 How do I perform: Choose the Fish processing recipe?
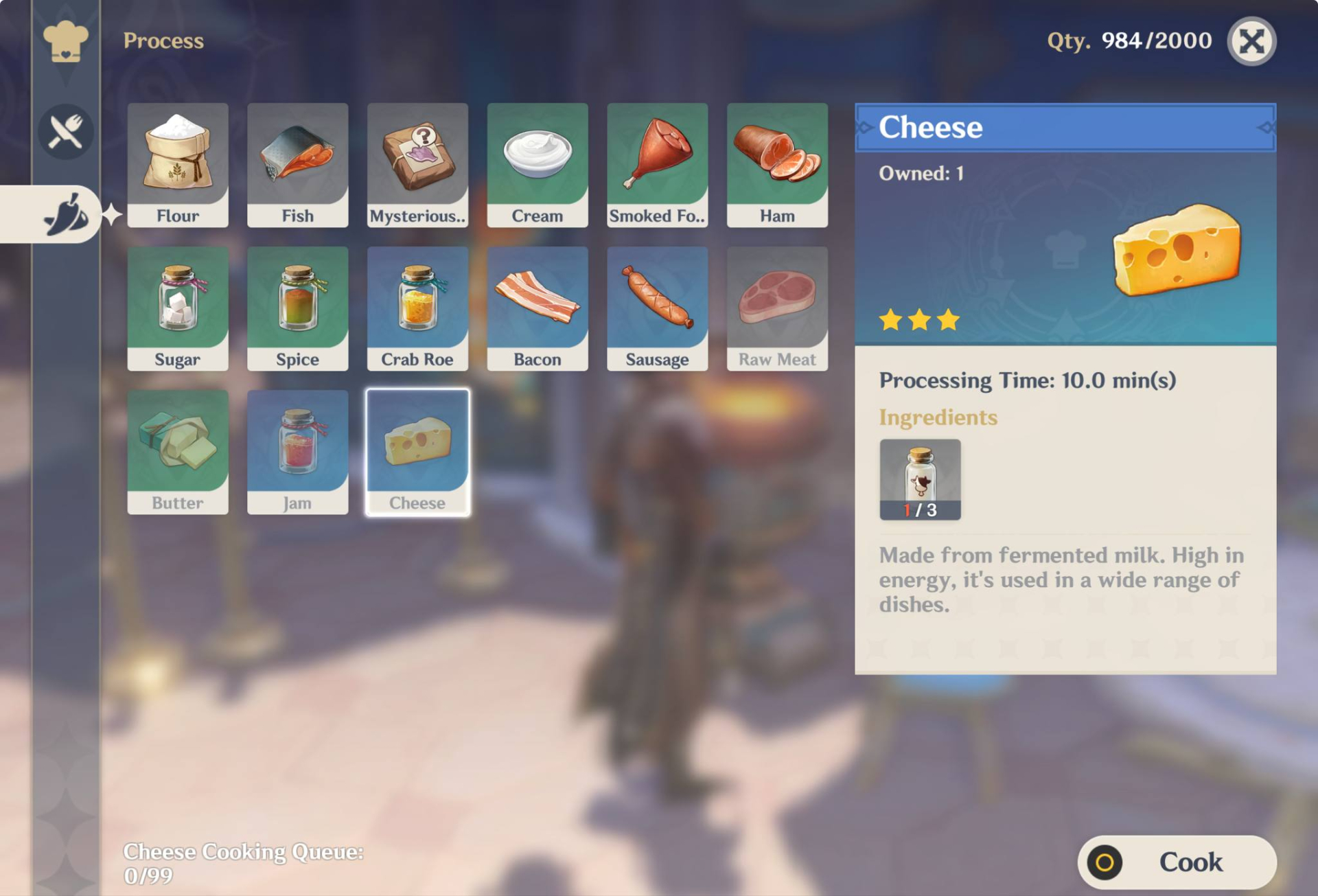[x=297, y=165]
